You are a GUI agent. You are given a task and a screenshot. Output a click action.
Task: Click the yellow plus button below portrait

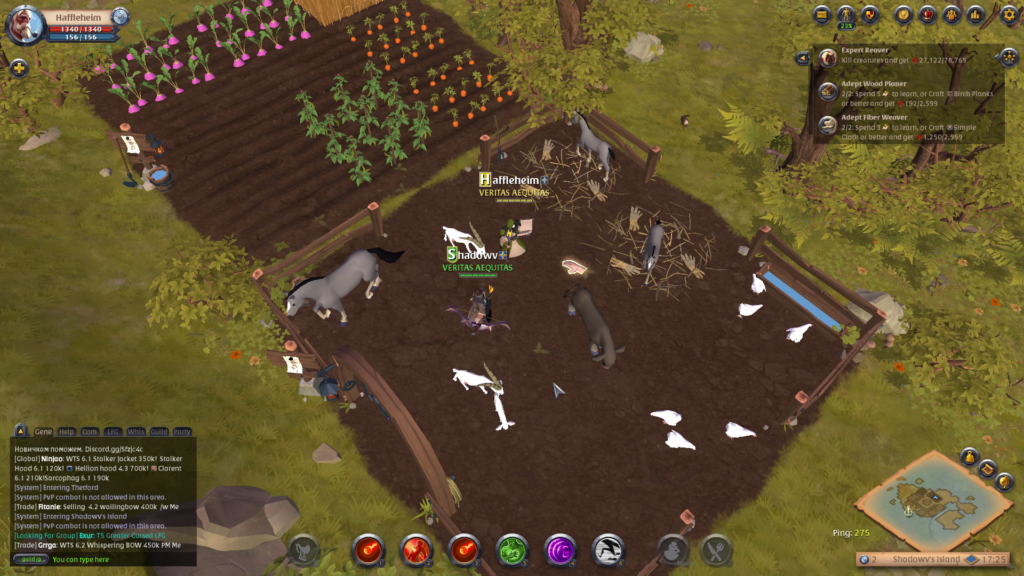click(18, 68)
